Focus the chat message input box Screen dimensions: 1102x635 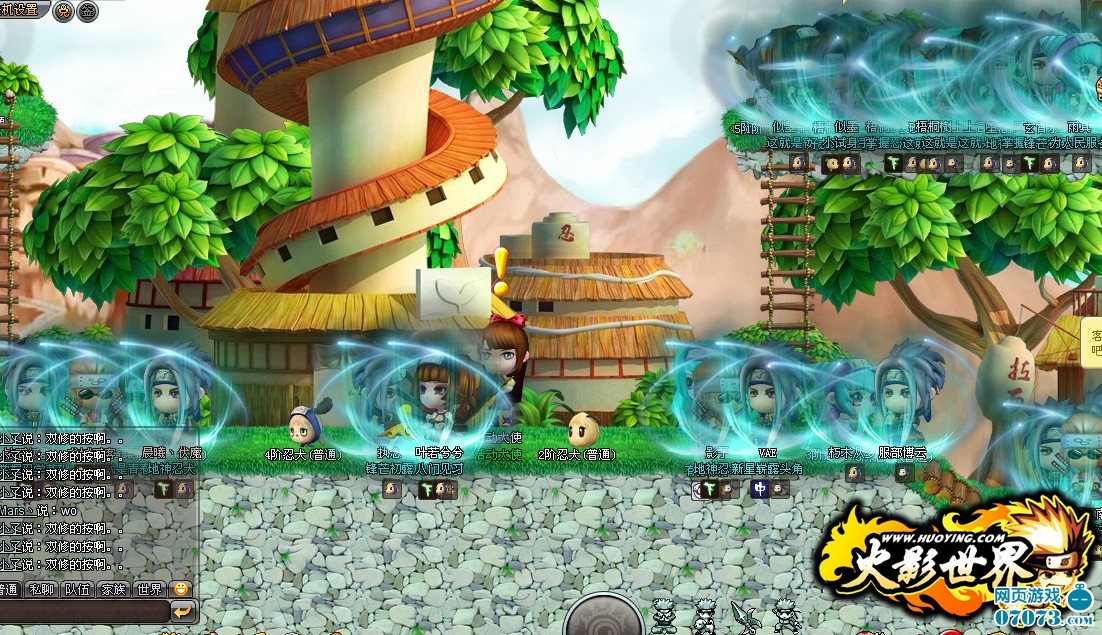pyautogui.click(x=83, y=611)
